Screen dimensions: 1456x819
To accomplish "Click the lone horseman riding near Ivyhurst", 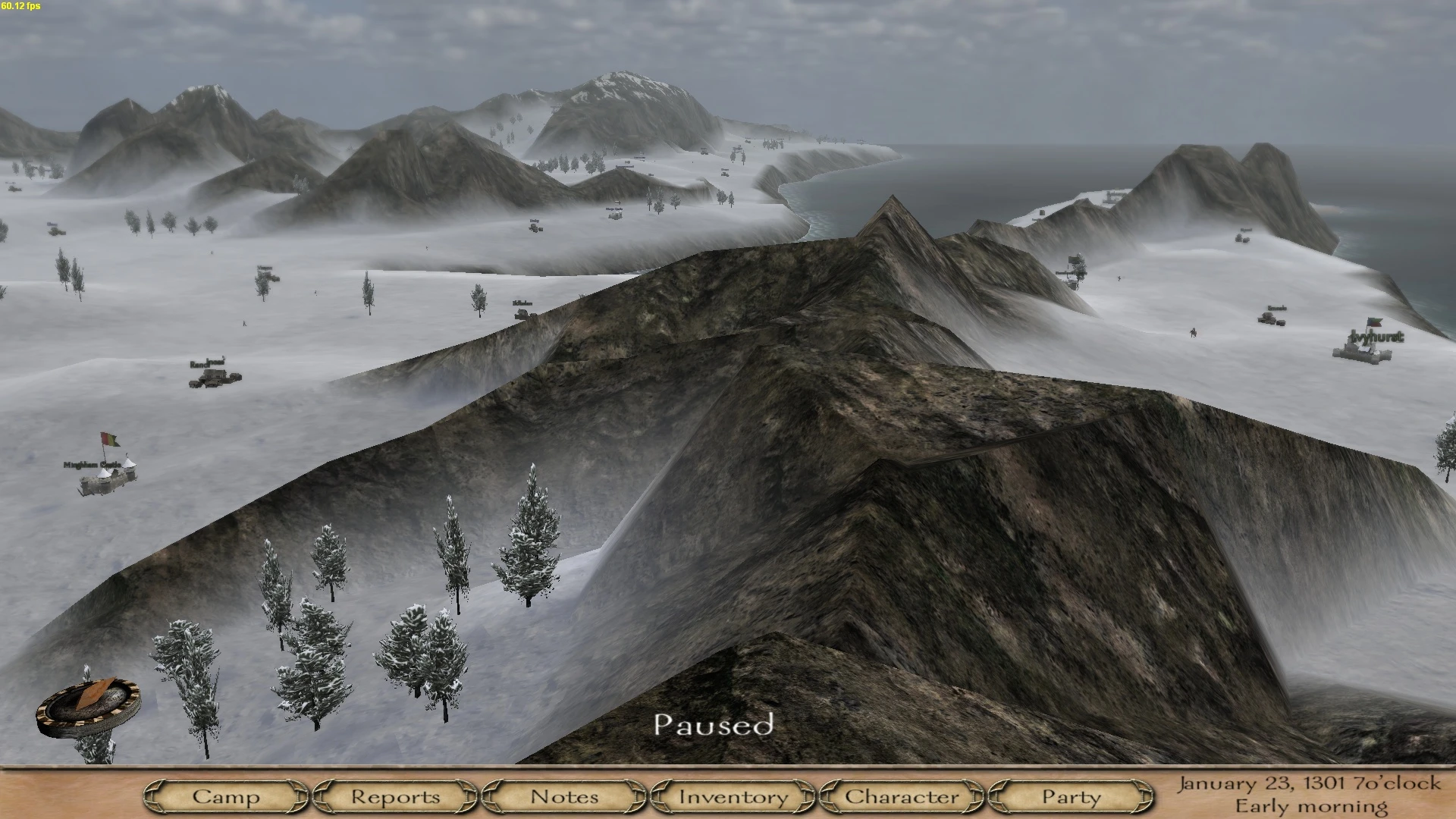I will 1194,333.
